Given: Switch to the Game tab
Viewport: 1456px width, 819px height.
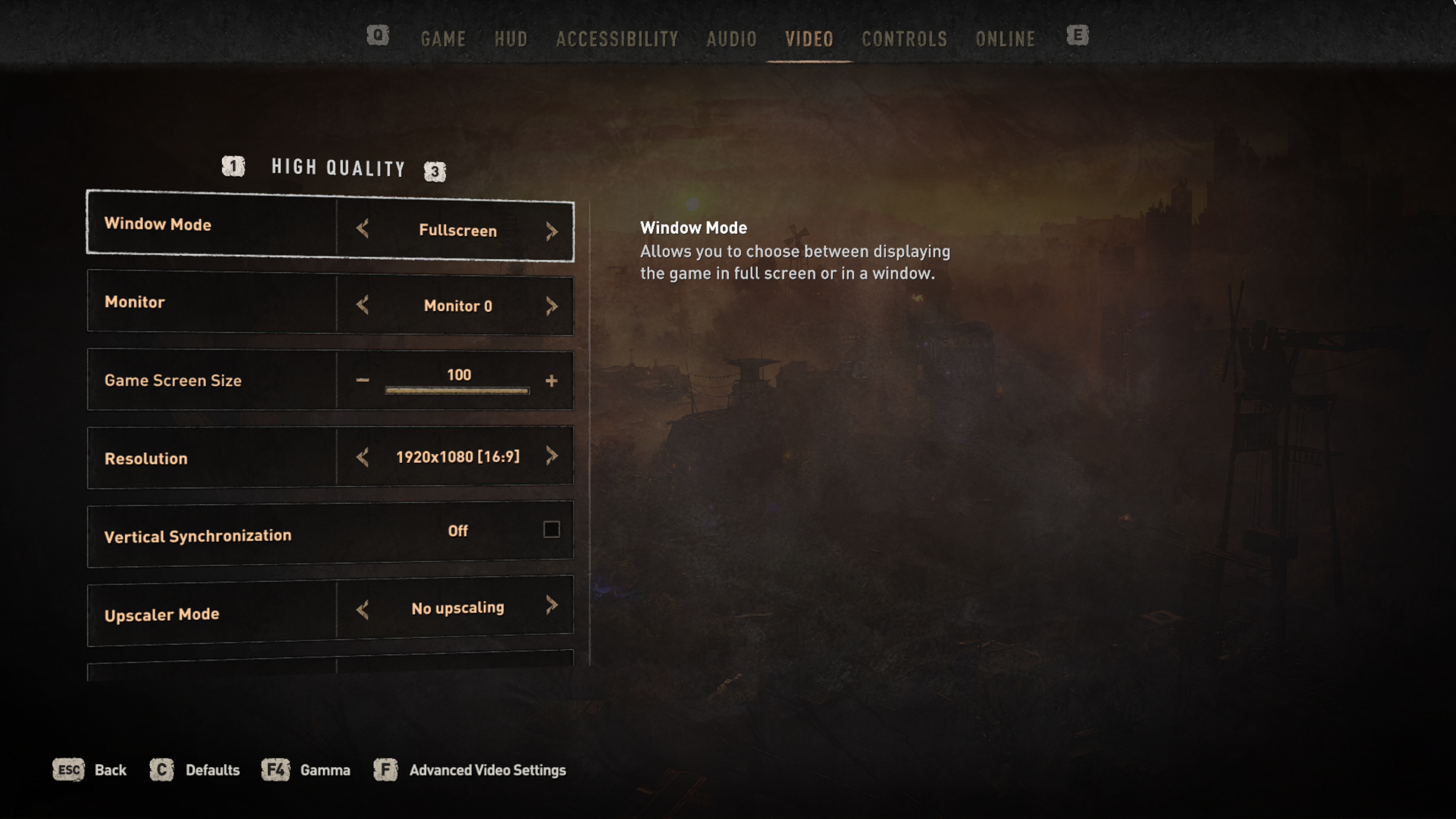Looking at the screenshot, I should (443, 39).
